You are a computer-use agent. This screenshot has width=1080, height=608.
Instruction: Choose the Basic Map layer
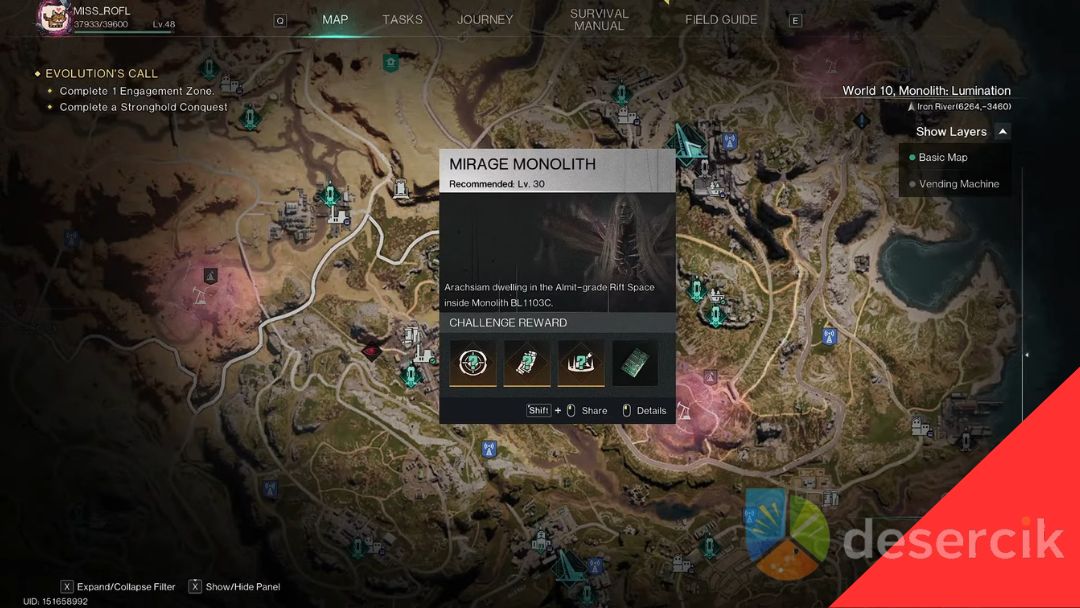click(942, 157)
